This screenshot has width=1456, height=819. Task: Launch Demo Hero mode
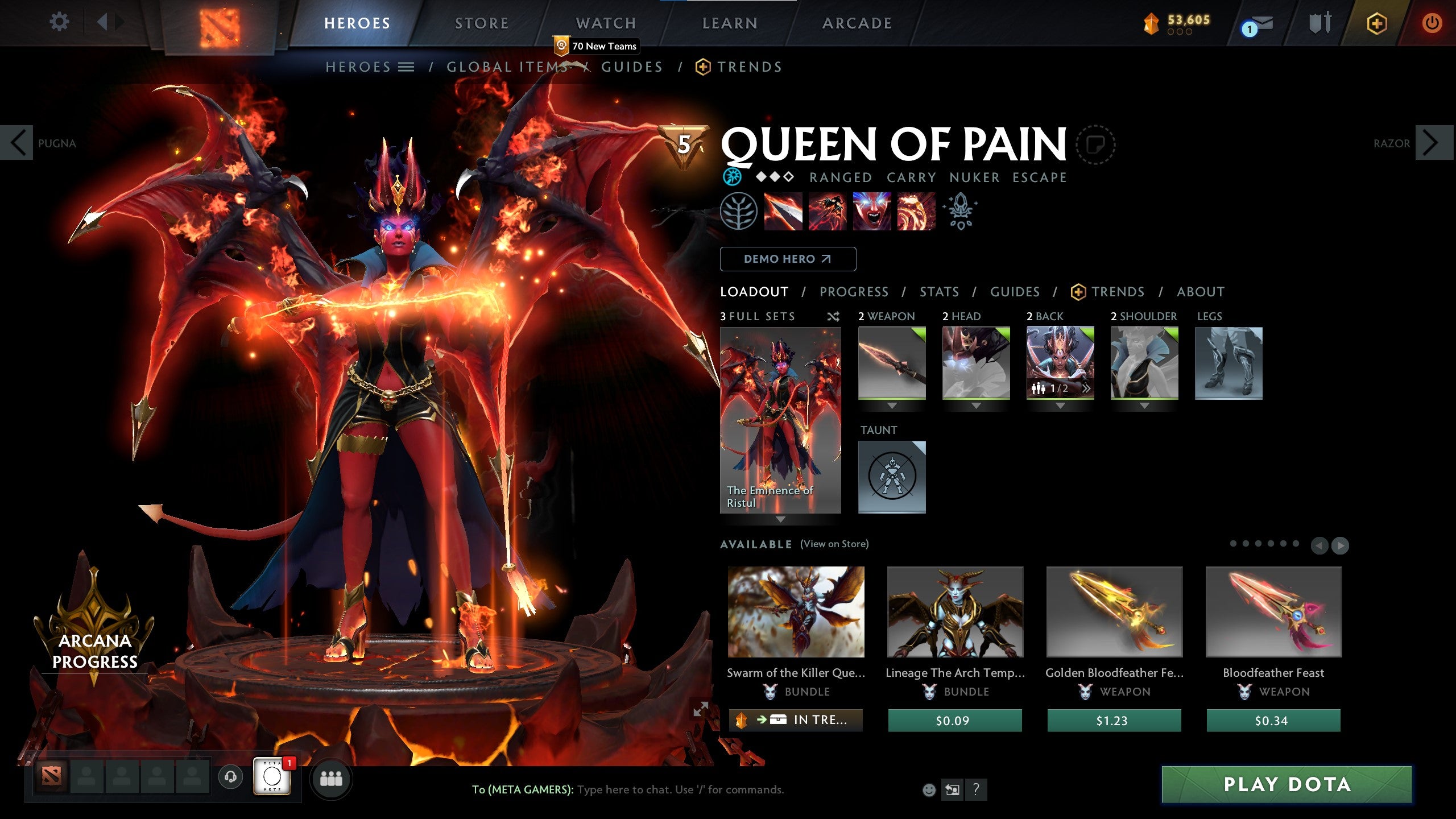tap(788, 259)
